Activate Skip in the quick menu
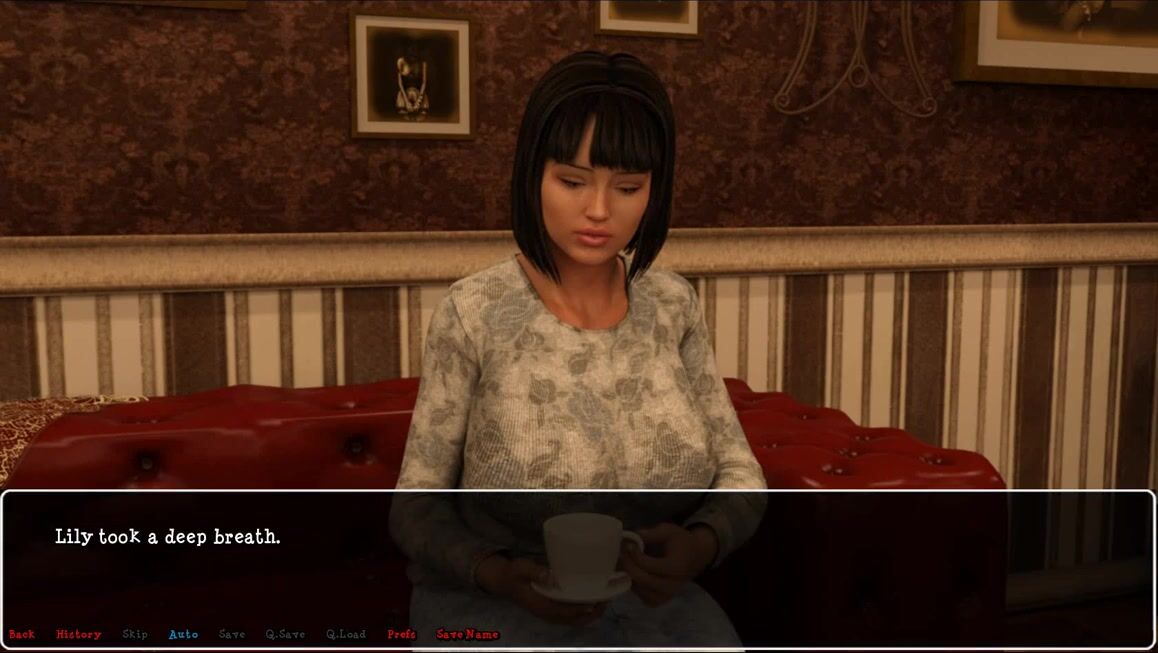 [x=135, y=634]
